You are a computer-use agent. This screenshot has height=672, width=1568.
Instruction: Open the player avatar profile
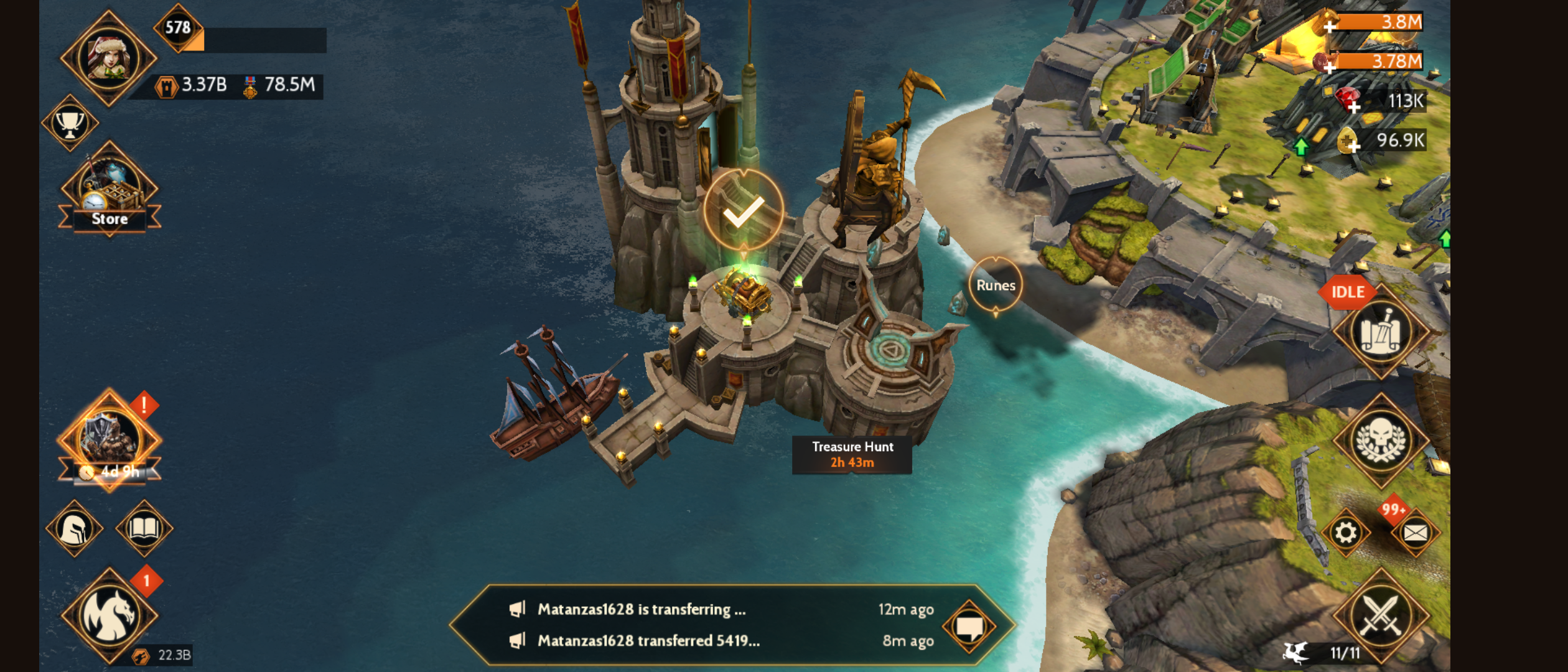pos(108,58)
